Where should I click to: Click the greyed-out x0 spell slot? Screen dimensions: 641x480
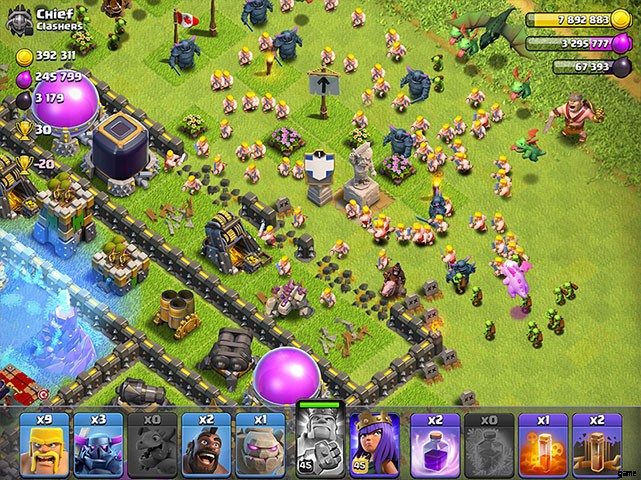[489, 443]
